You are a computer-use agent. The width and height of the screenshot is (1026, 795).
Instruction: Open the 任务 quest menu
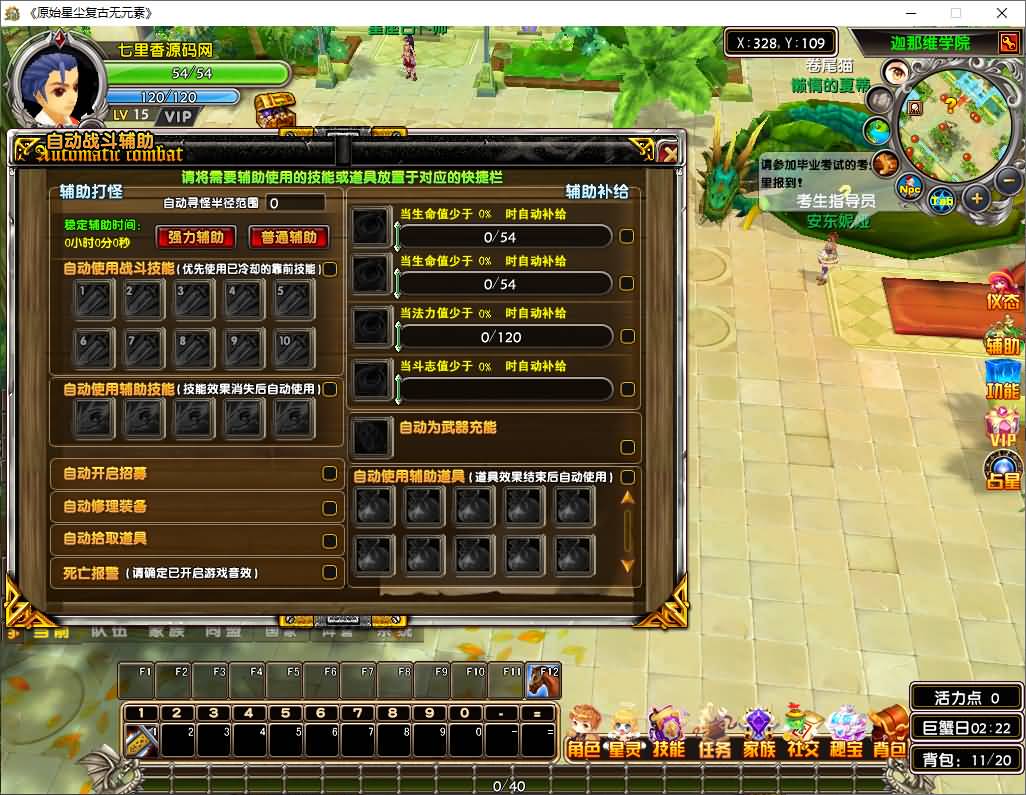point(714,736)
